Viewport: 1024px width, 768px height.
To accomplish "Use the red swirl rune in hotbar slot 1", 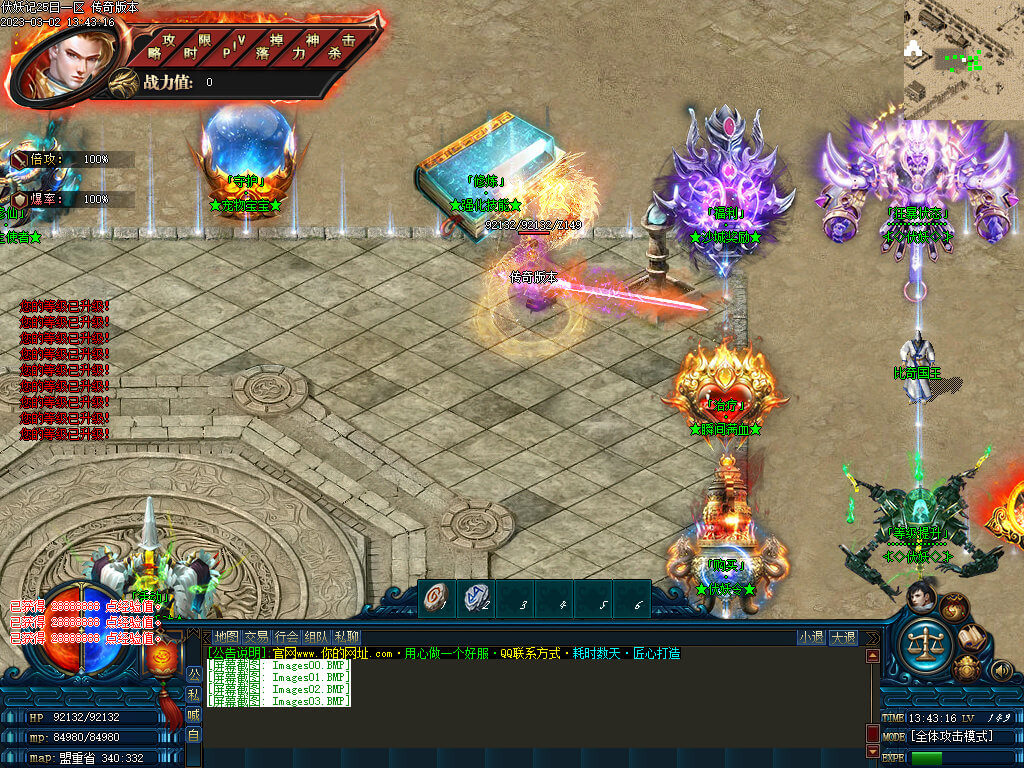I will click(437, 599).
